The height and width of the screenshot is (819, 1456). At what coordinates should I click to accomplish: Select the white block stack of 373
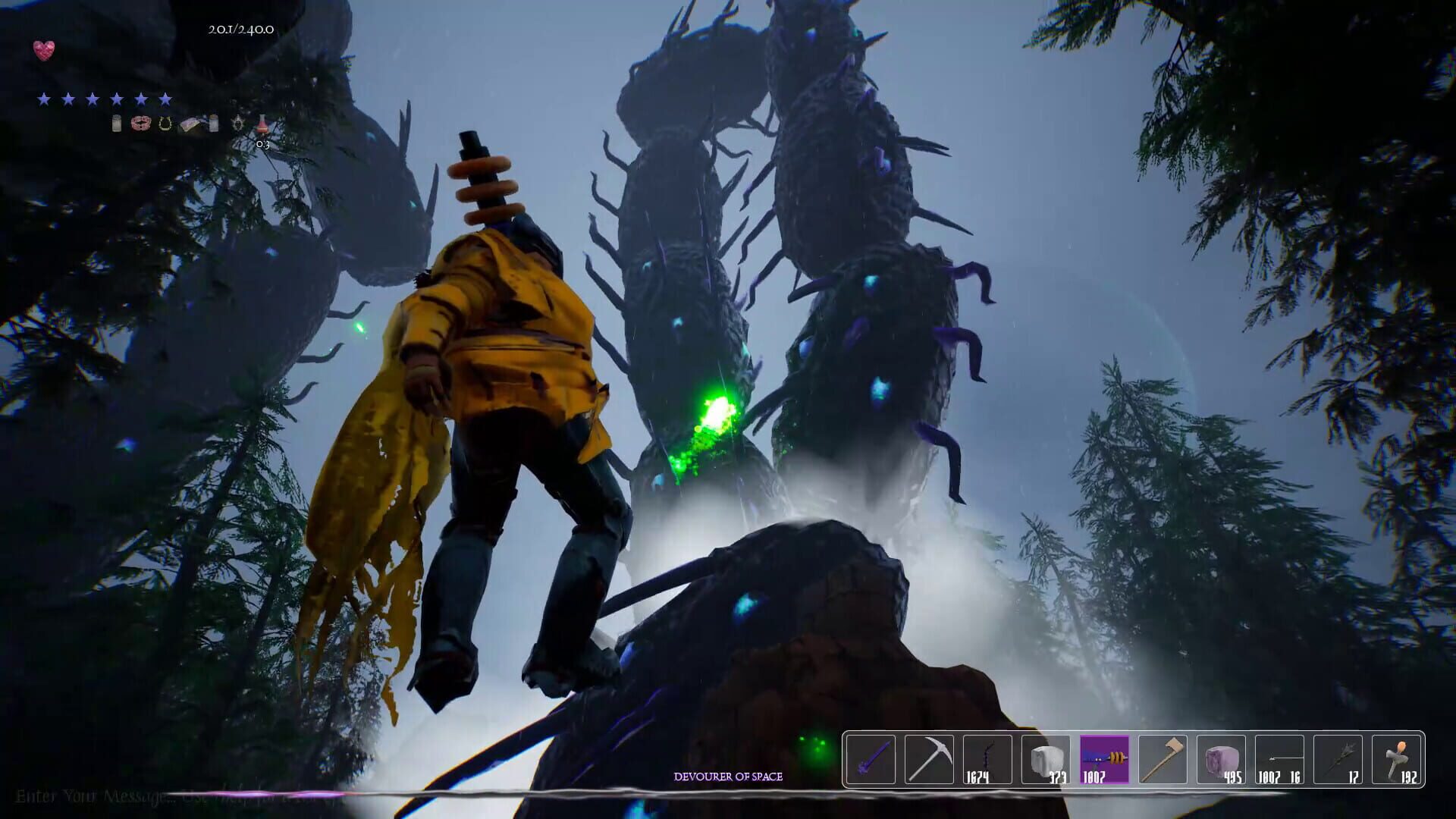coord(1046,759)
